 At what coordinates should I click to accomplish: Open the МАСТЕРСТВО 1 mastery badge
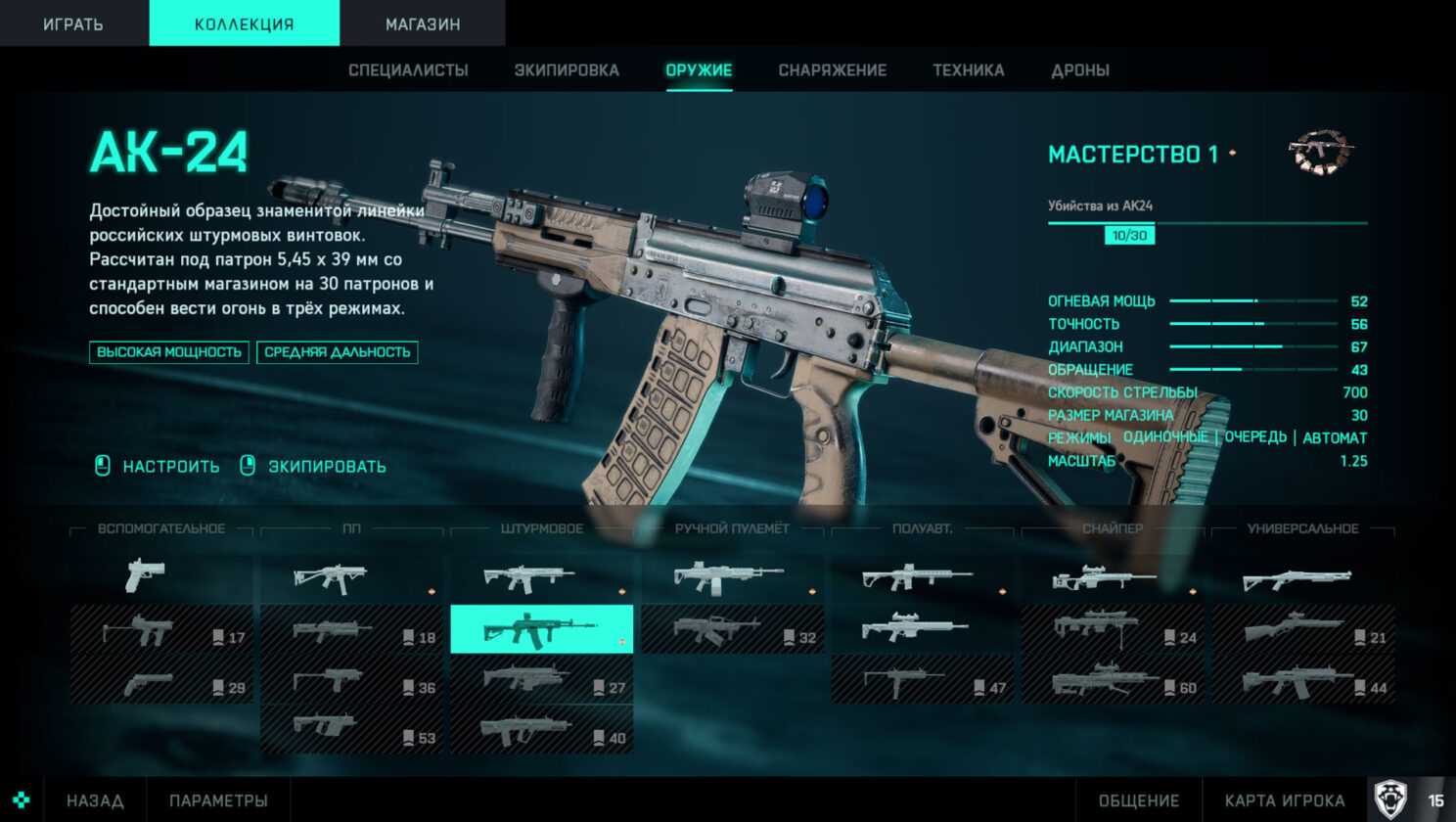[1321, 154]
